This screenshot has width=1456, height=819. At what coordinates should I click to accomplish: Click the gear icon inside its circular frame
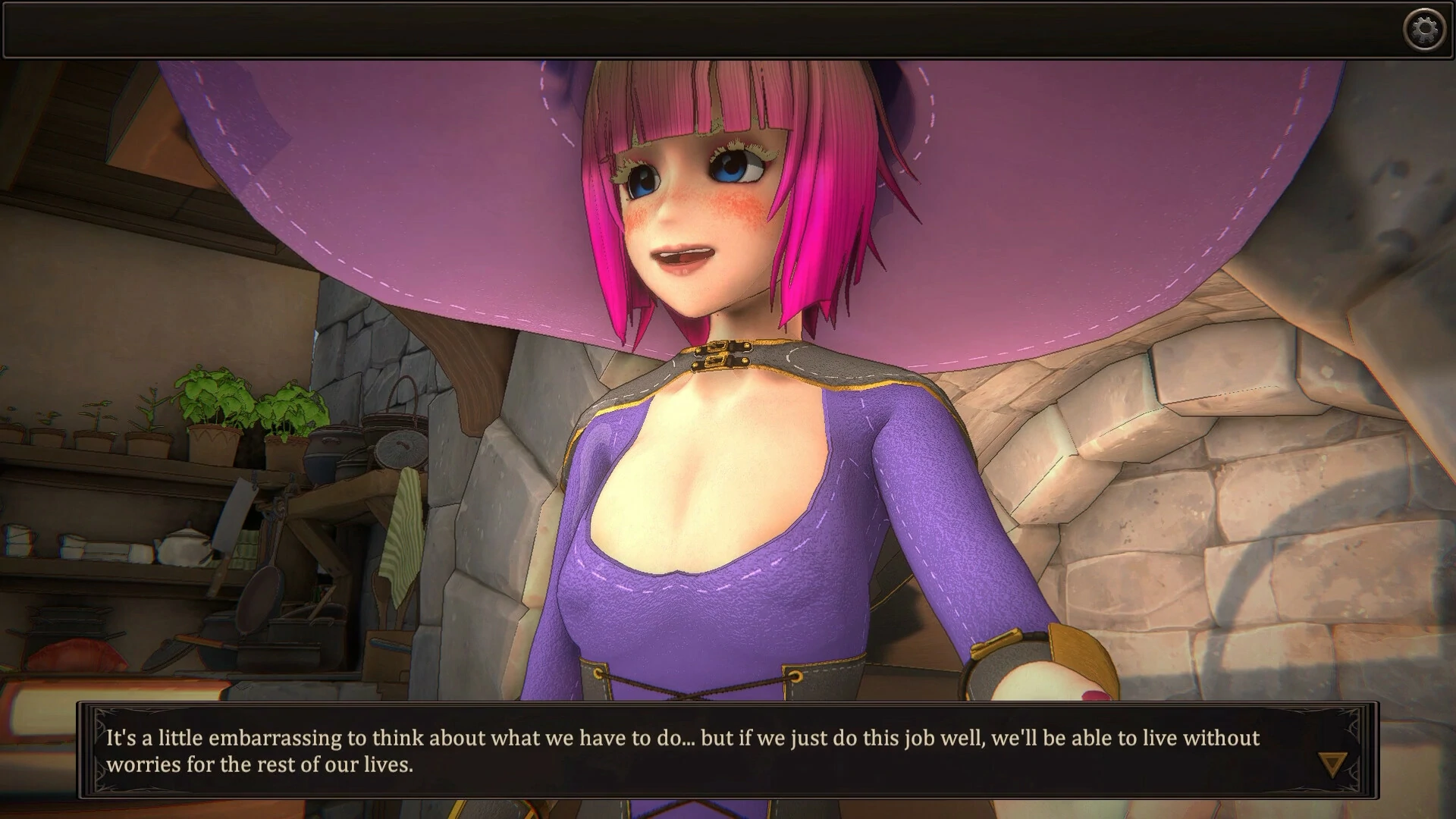pos(1426,28)
